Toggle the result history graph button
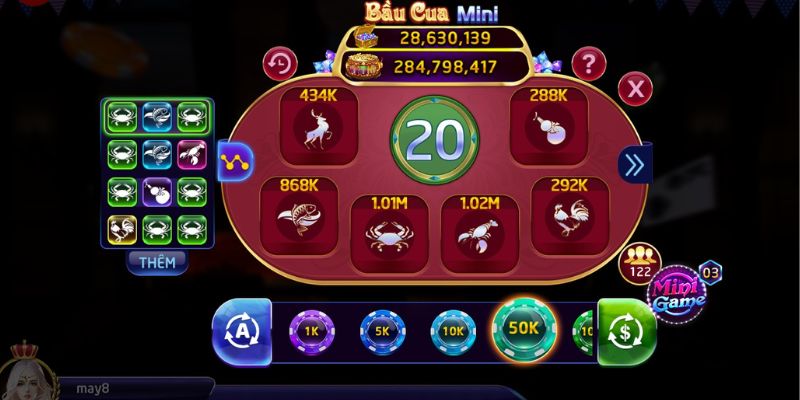Viewport: 800px width, 400px height. click(x=235, y=159)
